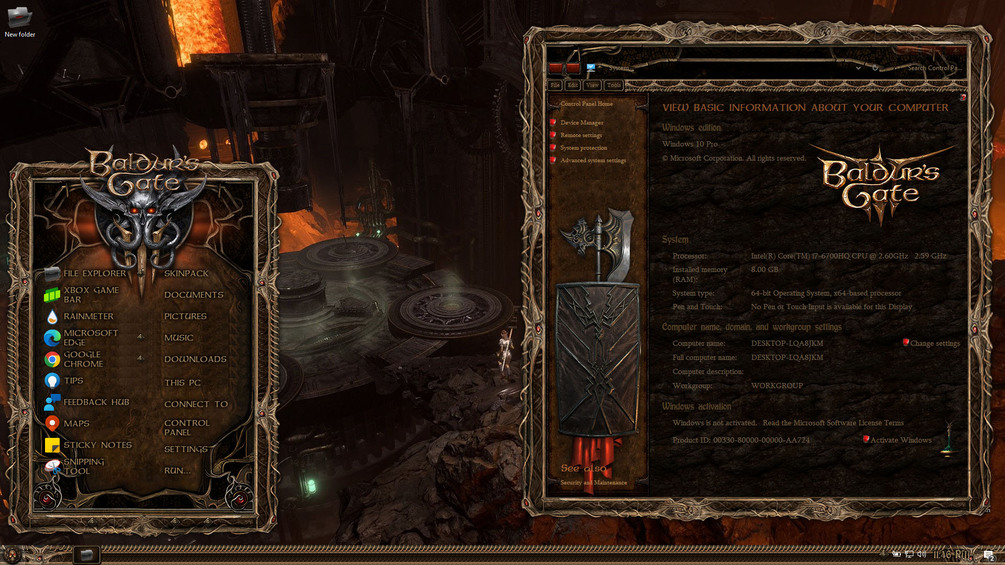Open Device Manager link
1005x565 pixels.
tap(582, 123)
